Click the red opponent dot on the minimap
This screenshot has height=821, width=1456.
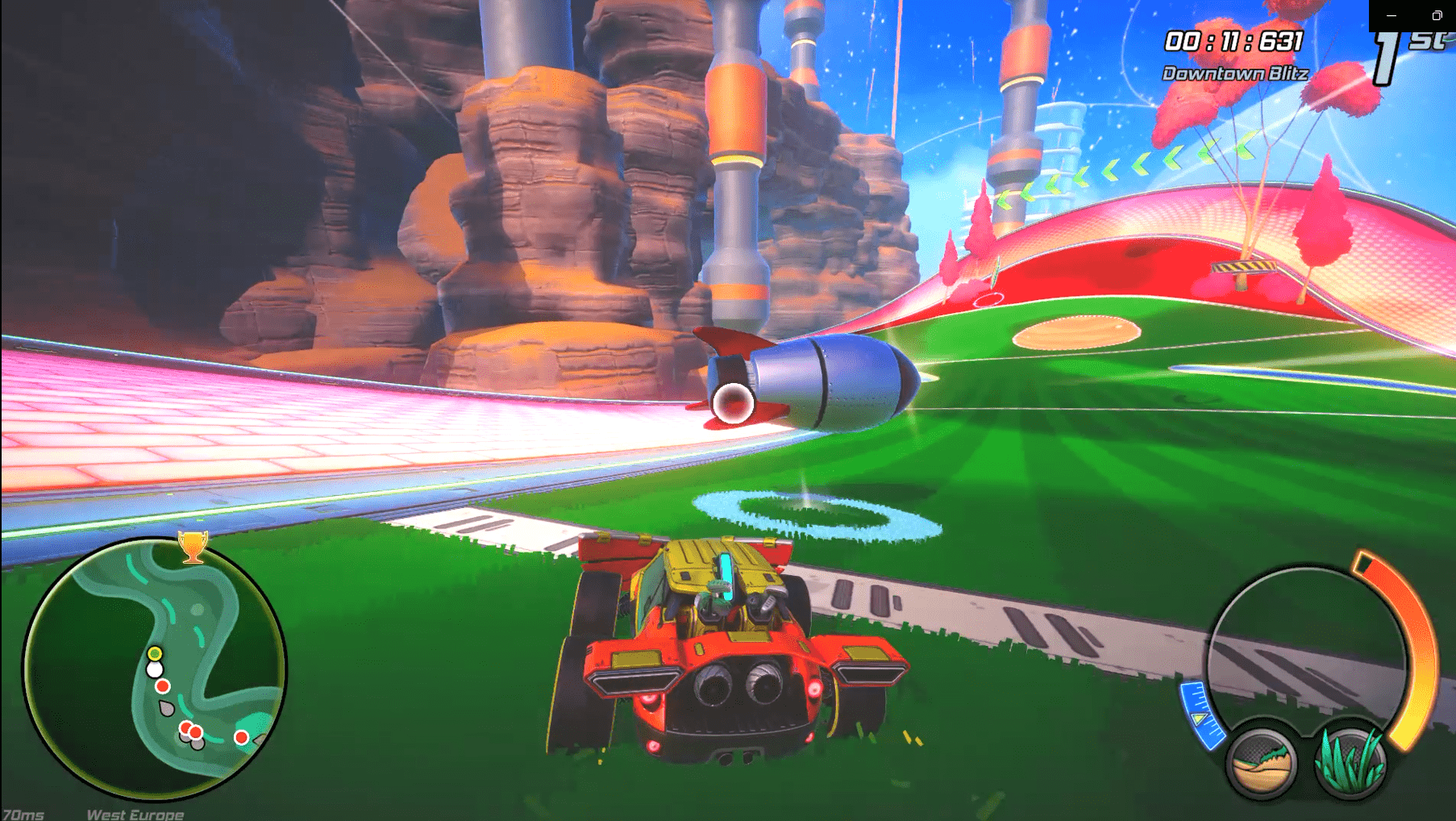click(x=163, y=686)
